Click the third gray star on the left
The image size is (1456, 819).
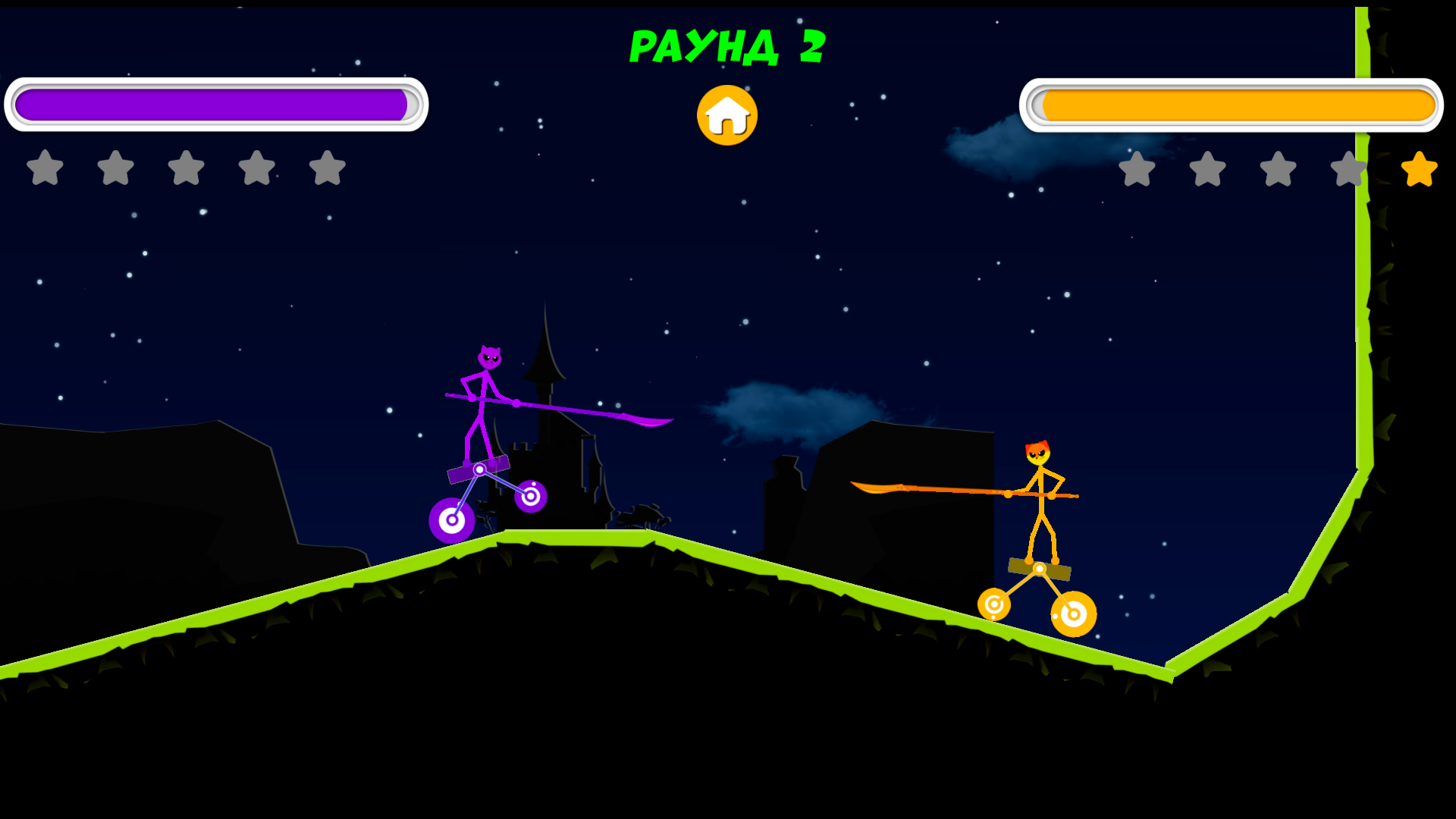(186, 168)
